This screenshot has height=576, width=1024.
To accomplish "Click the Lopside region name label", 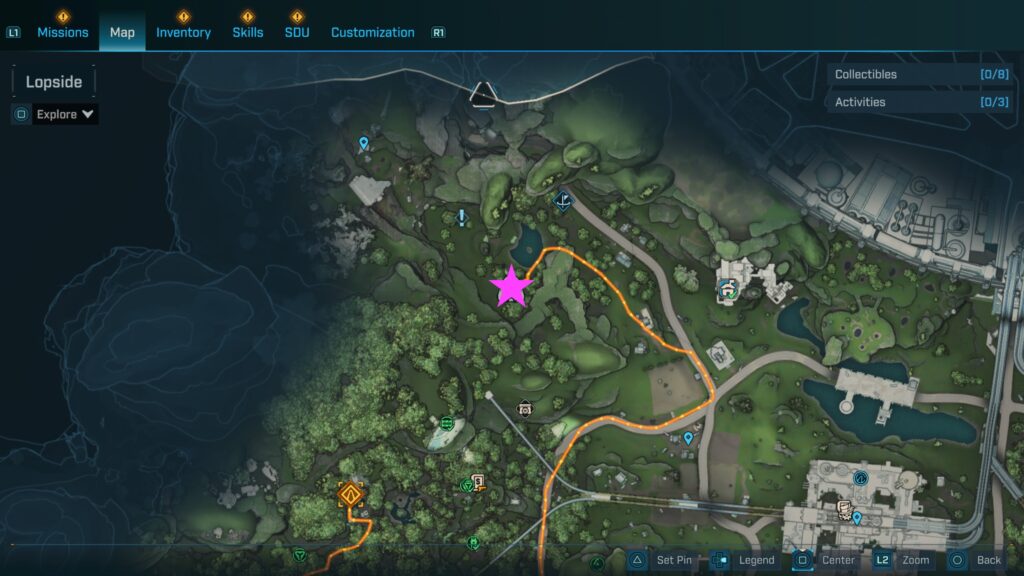I will [x=54, y=82].
